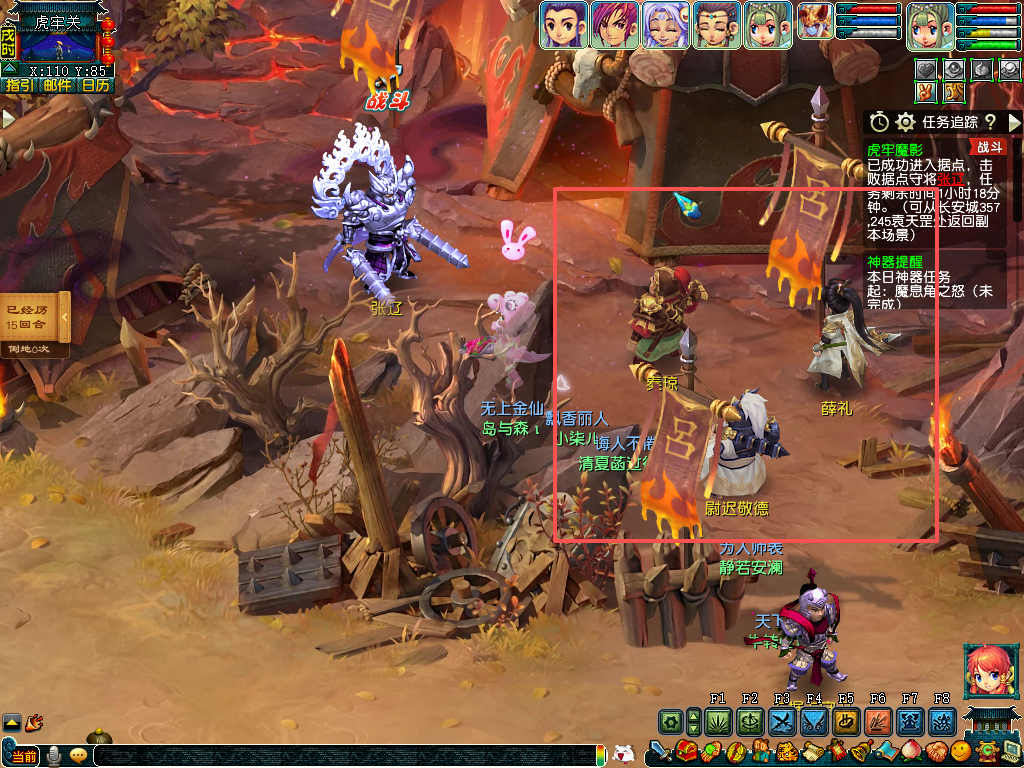Open the green gear skill-bar settings
1024x768 pixels.
pyautogui.click(x=671, y=721)
